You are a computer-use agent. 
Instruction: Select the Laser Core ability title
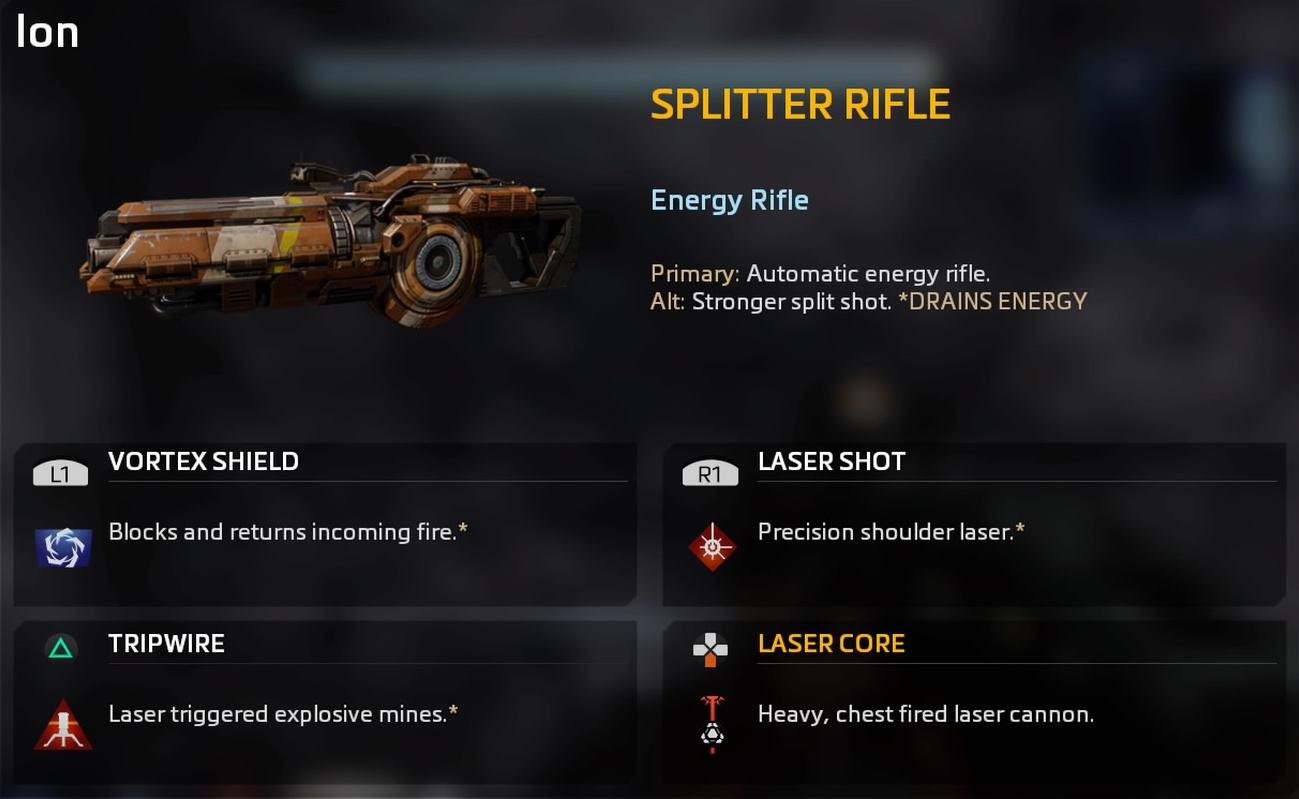[x=831, y=643]
